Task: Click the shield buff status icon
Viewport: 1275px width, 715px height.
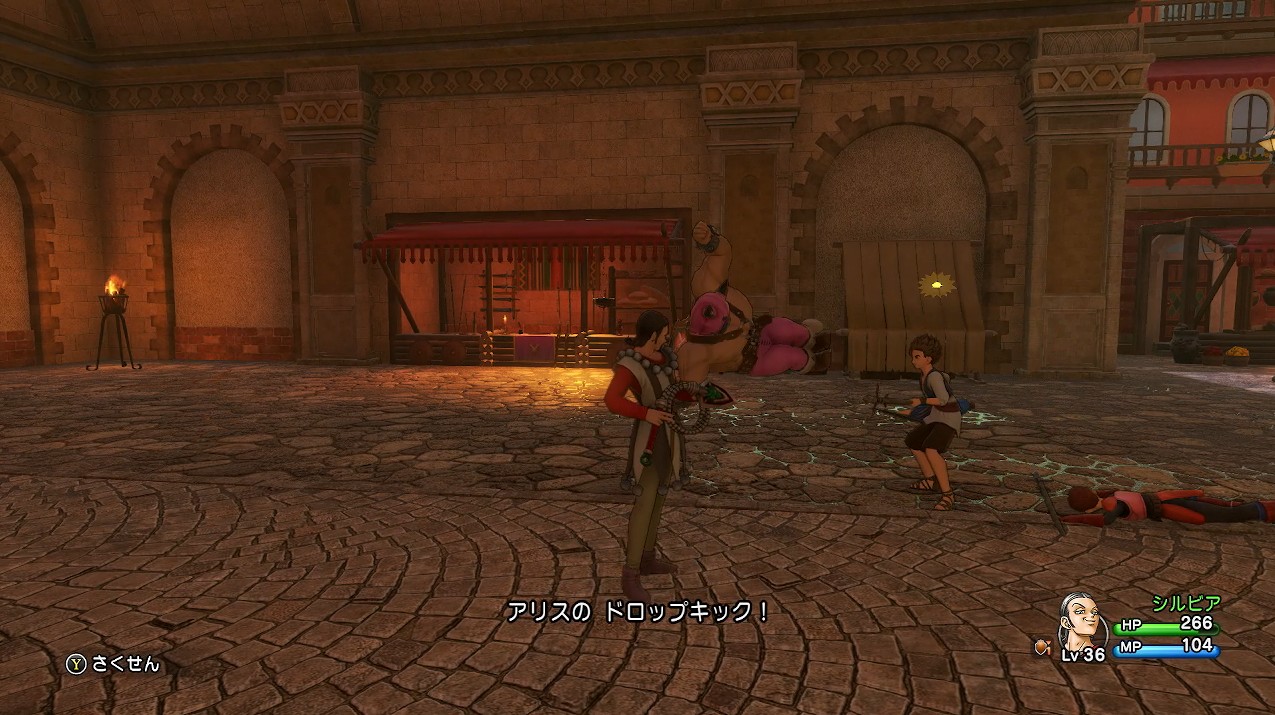Action: point(1043,647)
